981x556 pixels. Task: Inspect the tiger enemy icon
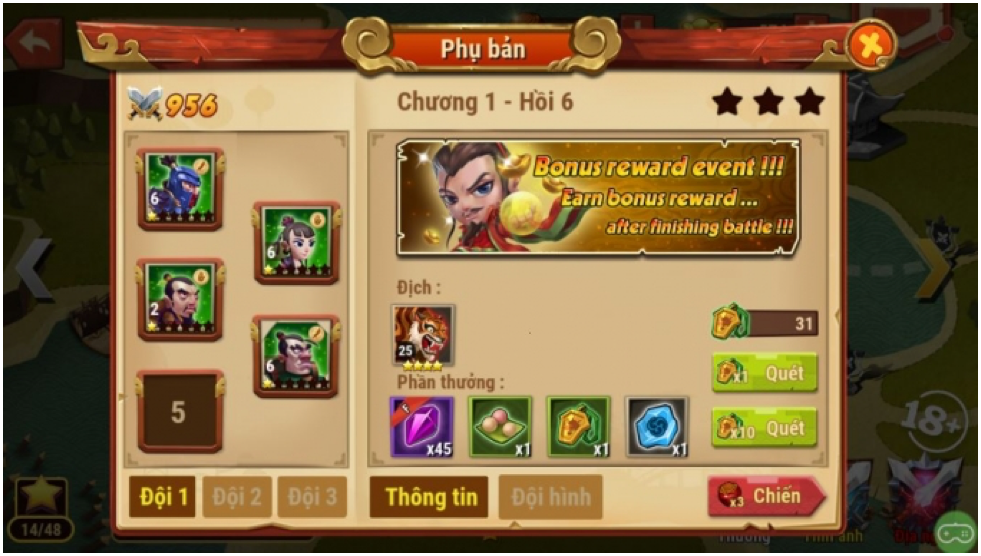(423, 336)
